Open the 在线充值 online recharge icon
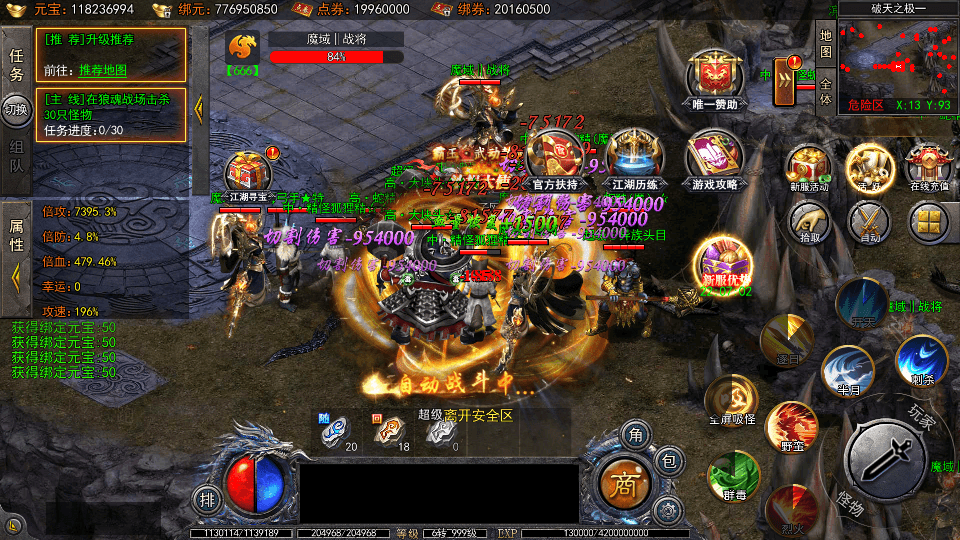 [928, 166]
